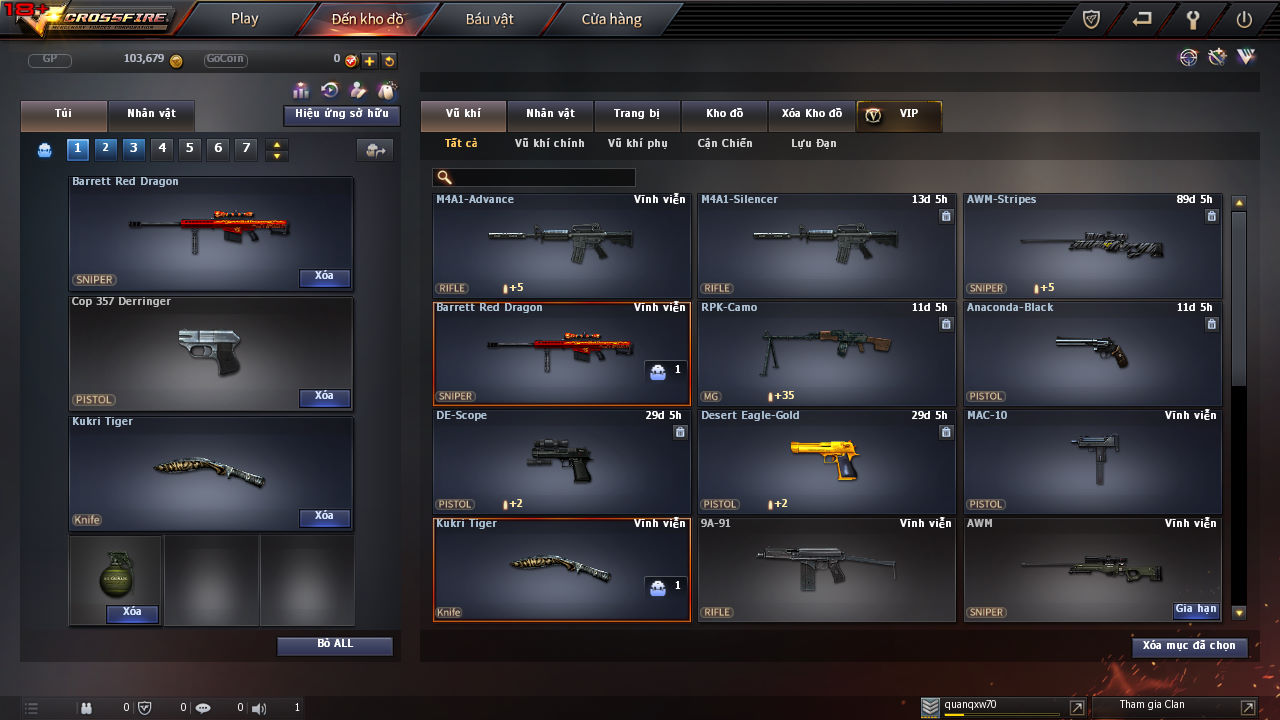Click the Hiệu ứng sở hữu button
This screenshot has height=720, width=1280.
click(x=342, y=115)
